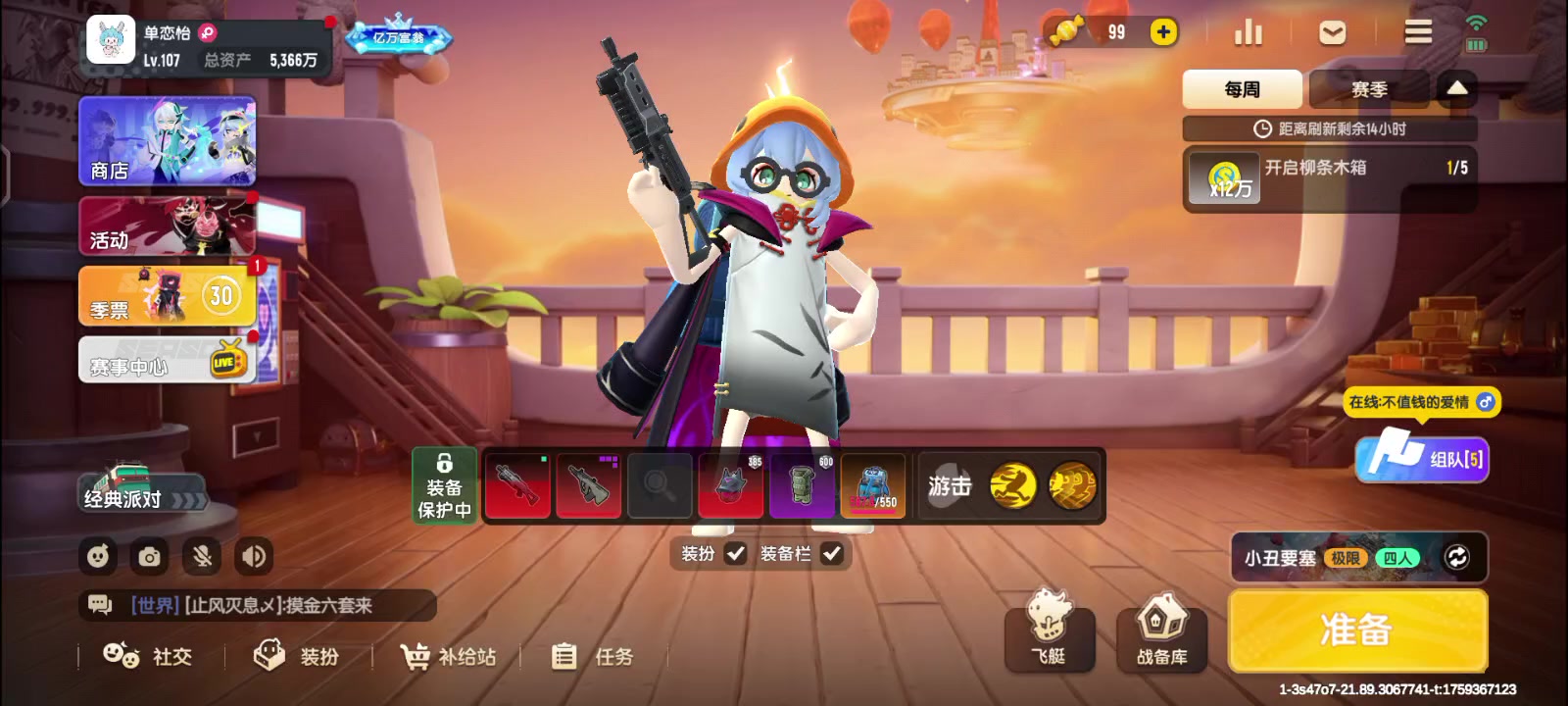Open the 活动 events banner
The height and width of the screenshot is (706, 1568).
(168, 226)
